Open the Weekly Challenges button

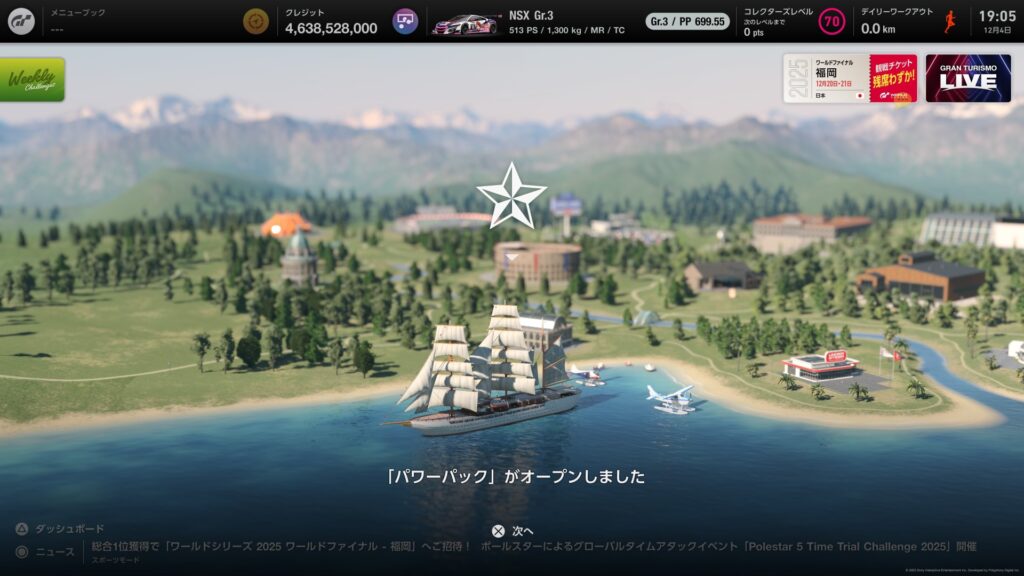pos(33,79)
